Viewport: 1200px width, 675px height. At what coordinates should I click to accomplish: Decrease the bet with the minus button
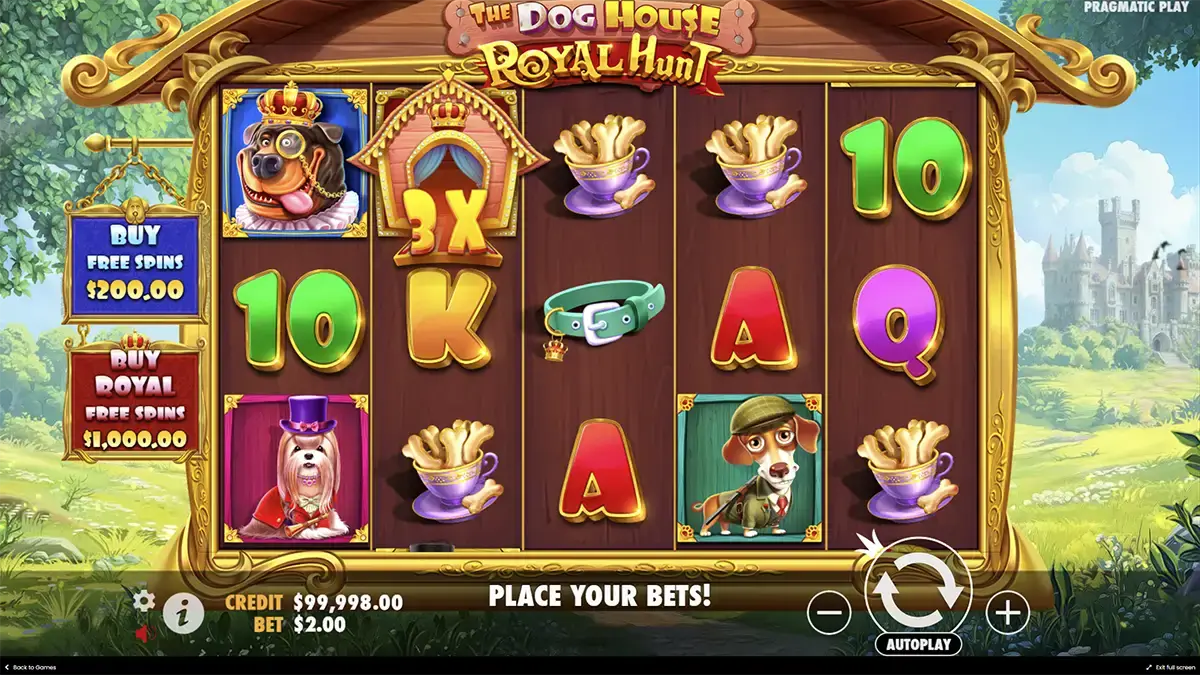click(829, 611)
